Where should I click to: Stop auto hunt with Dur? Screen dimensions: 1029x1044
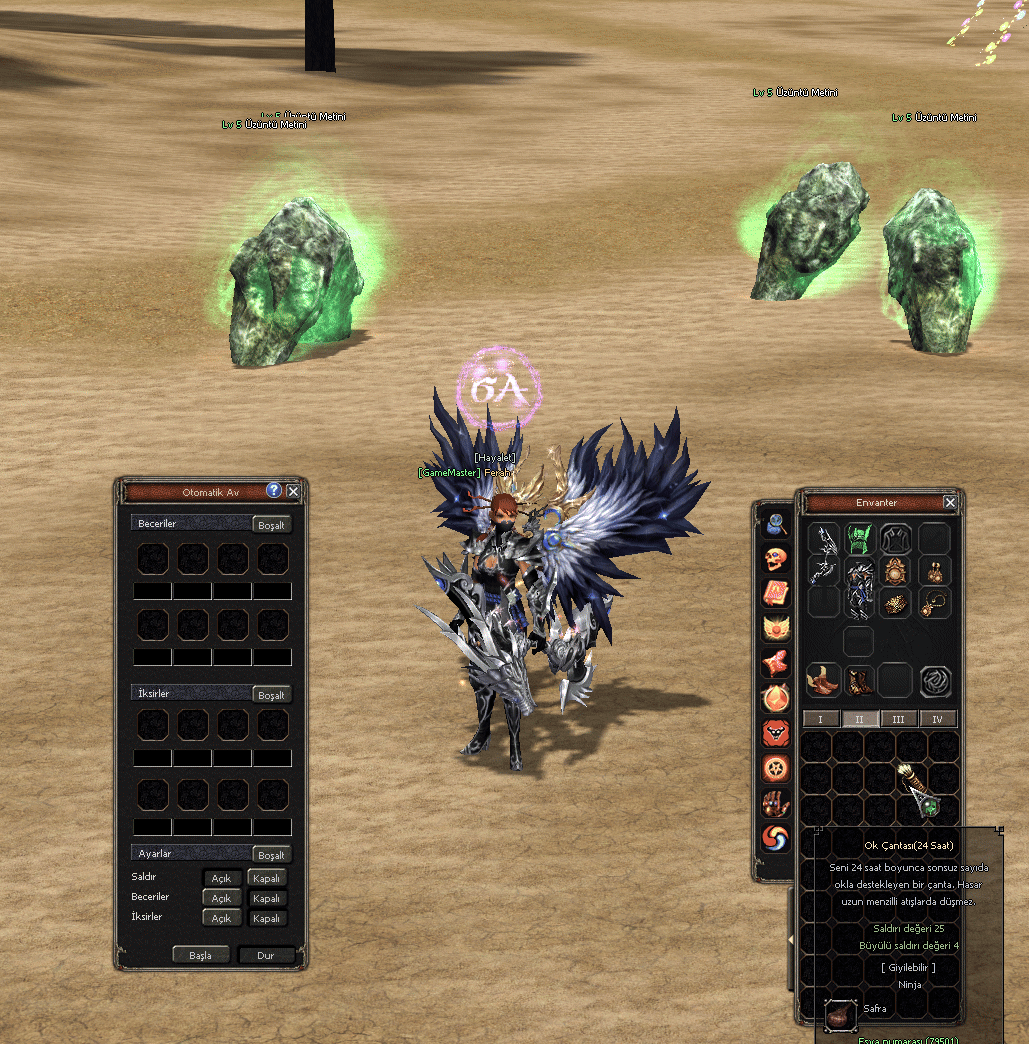click(266, 955)
